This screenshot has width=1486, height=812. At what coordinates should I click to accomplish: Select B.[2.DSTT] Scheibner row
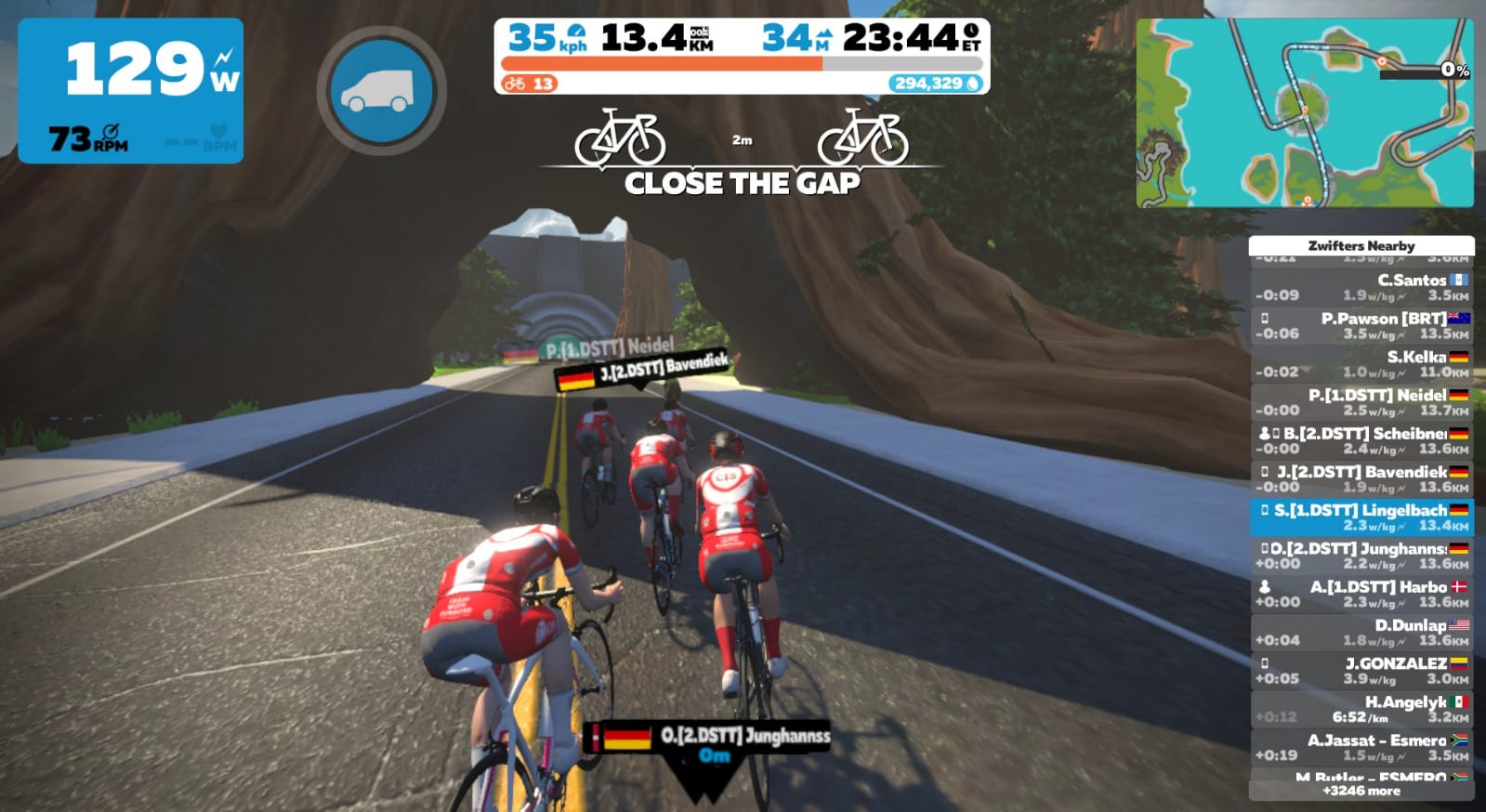click(1361, 440)
